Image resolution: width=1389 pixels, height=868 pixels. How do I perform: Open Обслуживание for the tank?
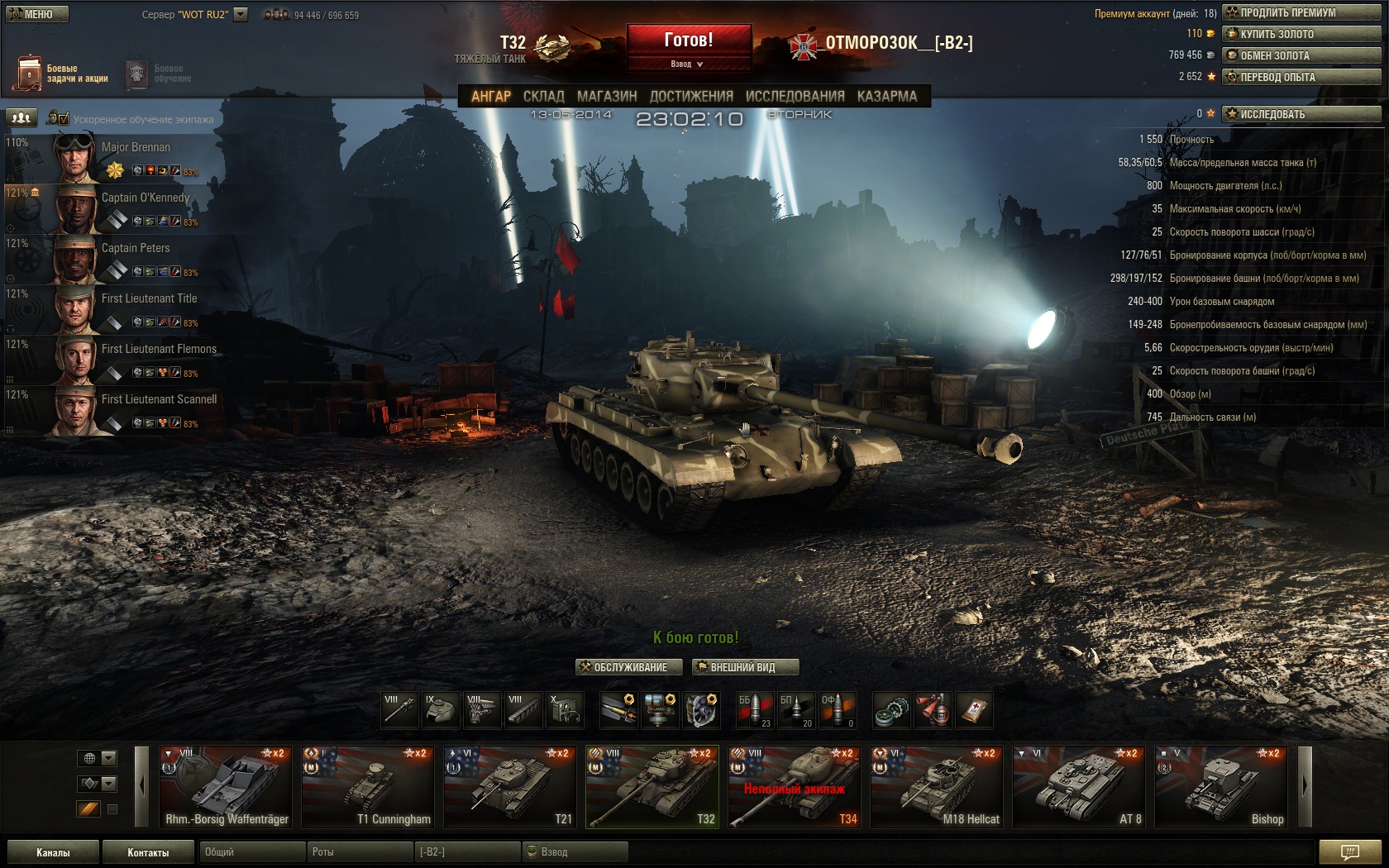click(628, 667)
